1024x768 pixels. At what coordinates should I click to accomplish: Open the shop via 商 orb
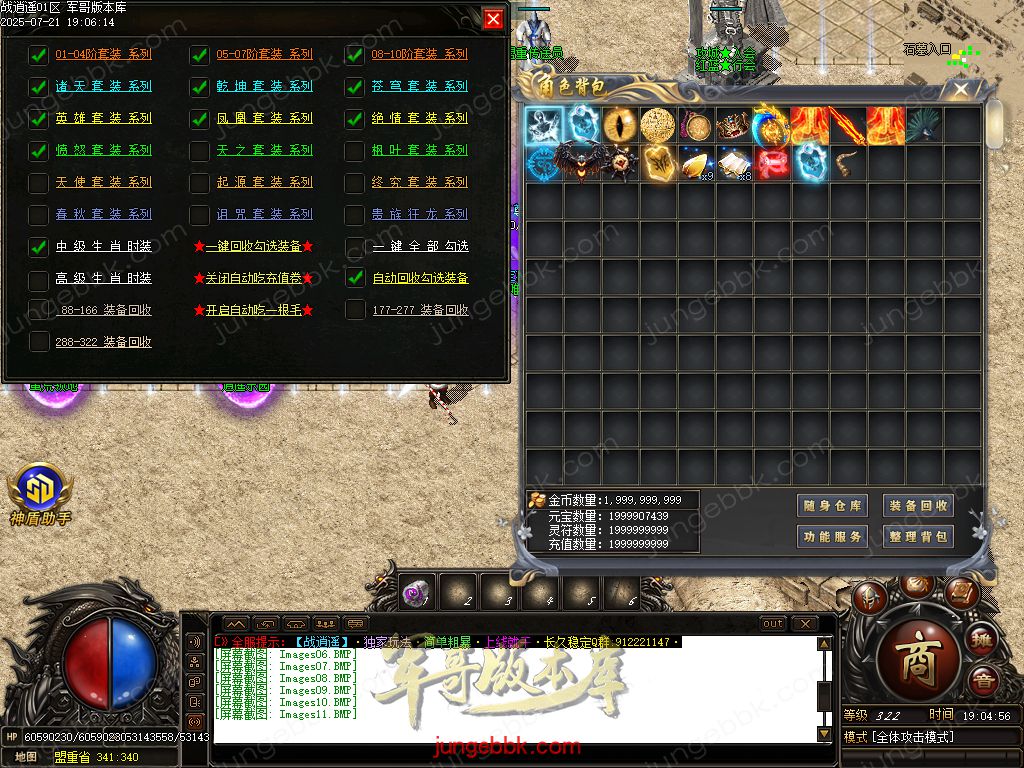(916, 664)
